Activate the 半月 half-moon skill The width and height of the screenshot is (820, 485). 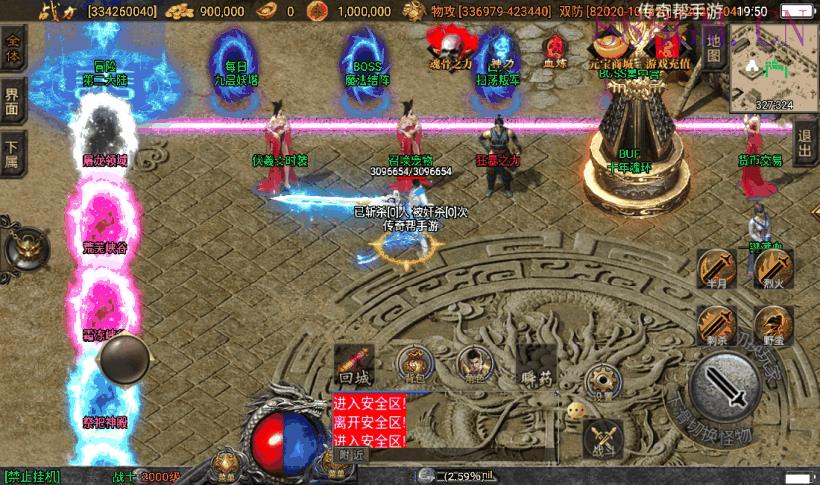coord(716,270)
